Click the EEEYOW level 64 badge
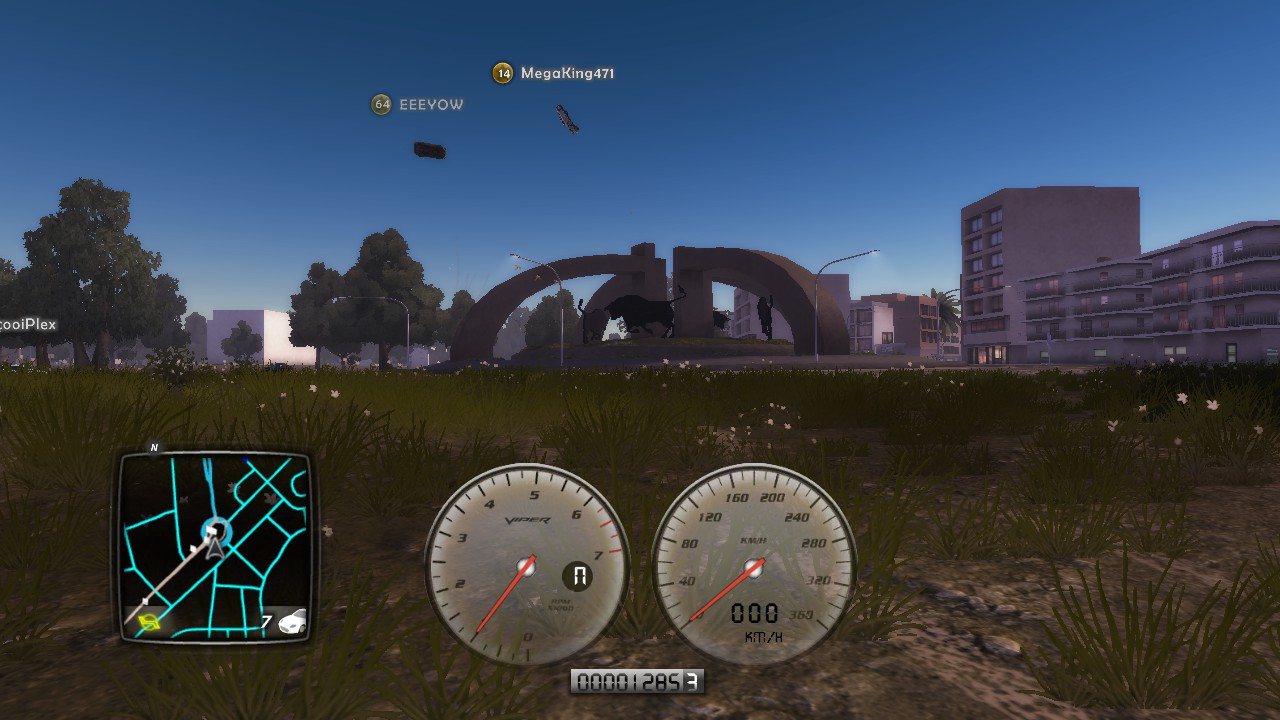 tap(380, 104)
